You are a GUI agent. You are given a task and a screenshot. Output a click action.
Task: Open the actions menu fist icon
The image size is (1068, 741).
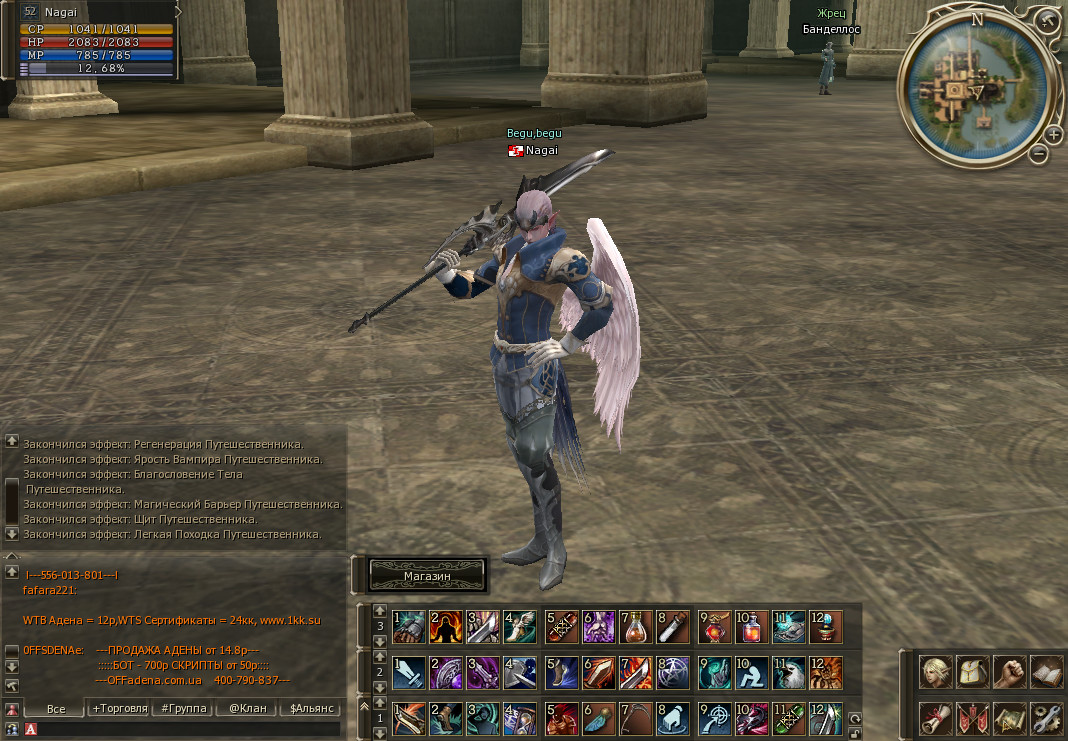[x=1010, y=671]
